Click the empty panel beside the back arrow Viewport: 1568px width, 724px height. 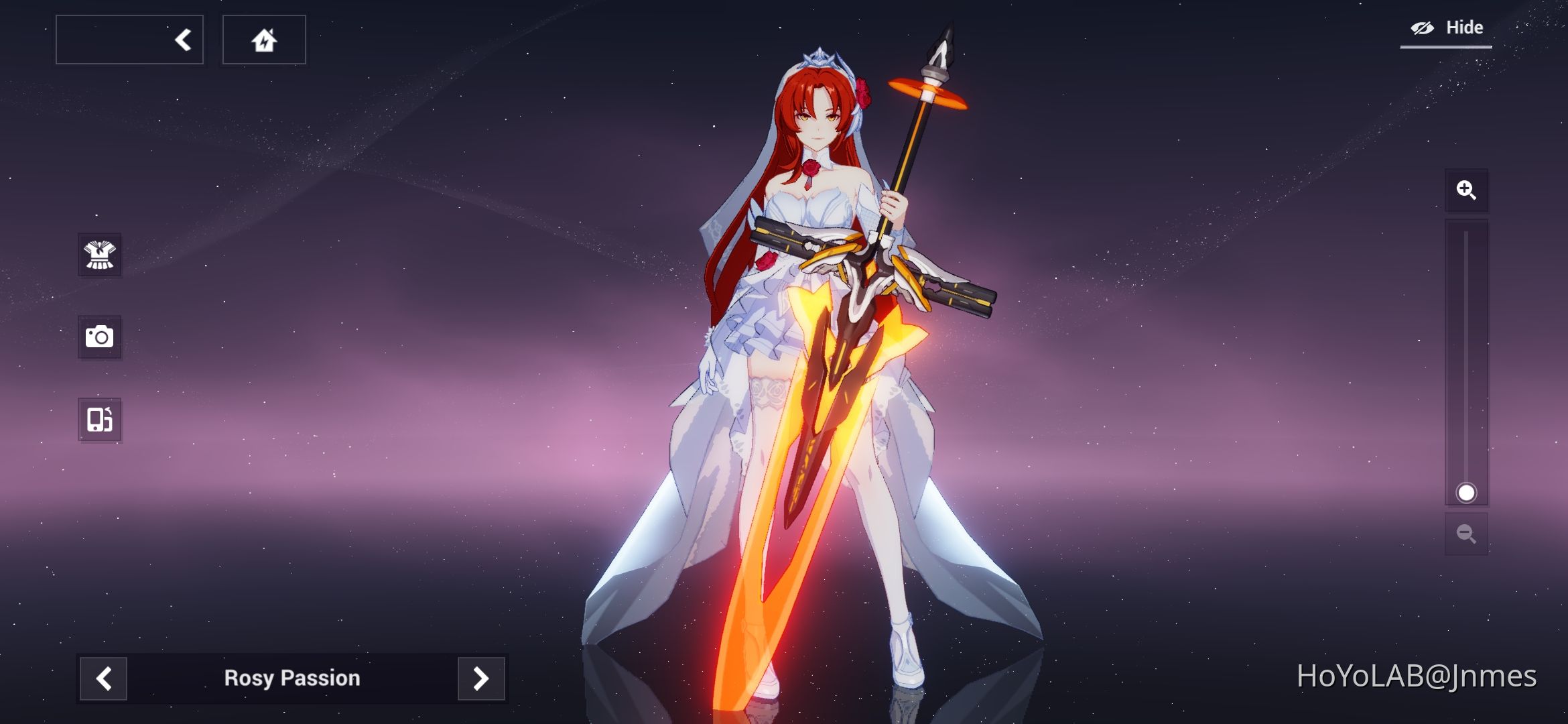(114, 38)
